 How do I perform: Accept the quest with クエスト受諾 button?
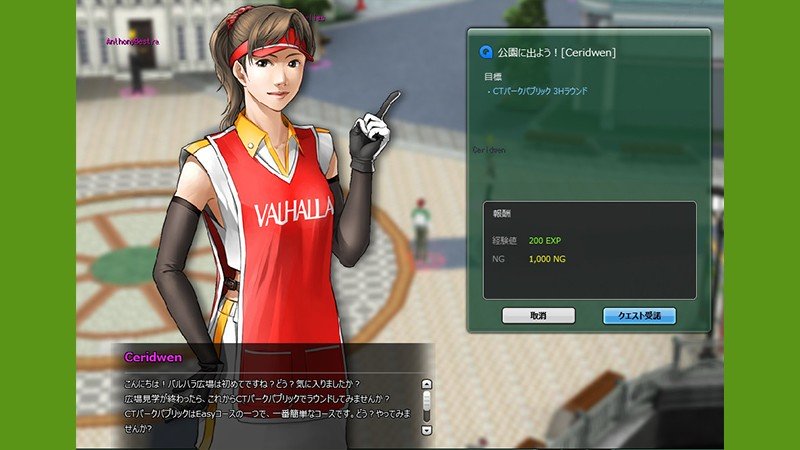(x=639, y=316)
